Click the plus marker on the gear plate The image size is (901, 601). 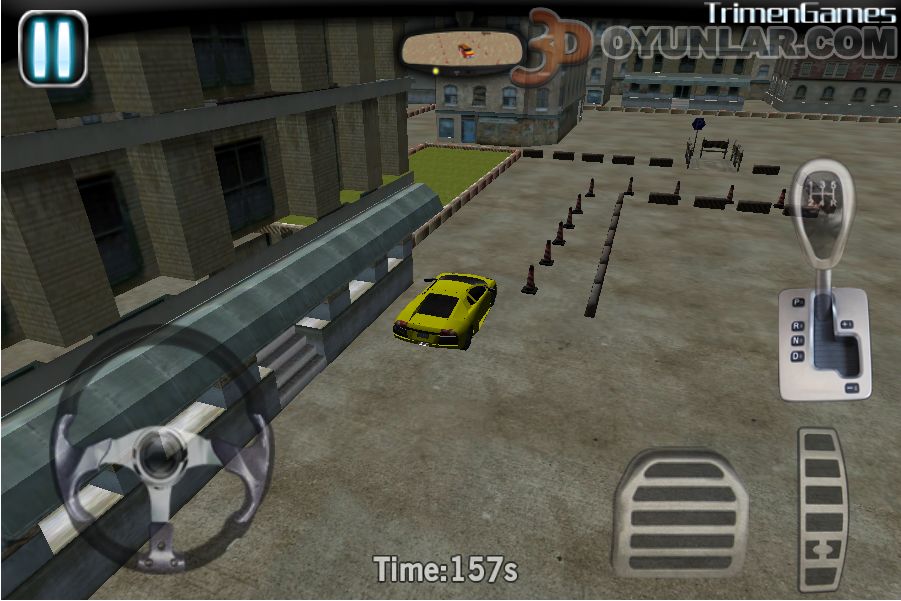(x=847, y=324)
